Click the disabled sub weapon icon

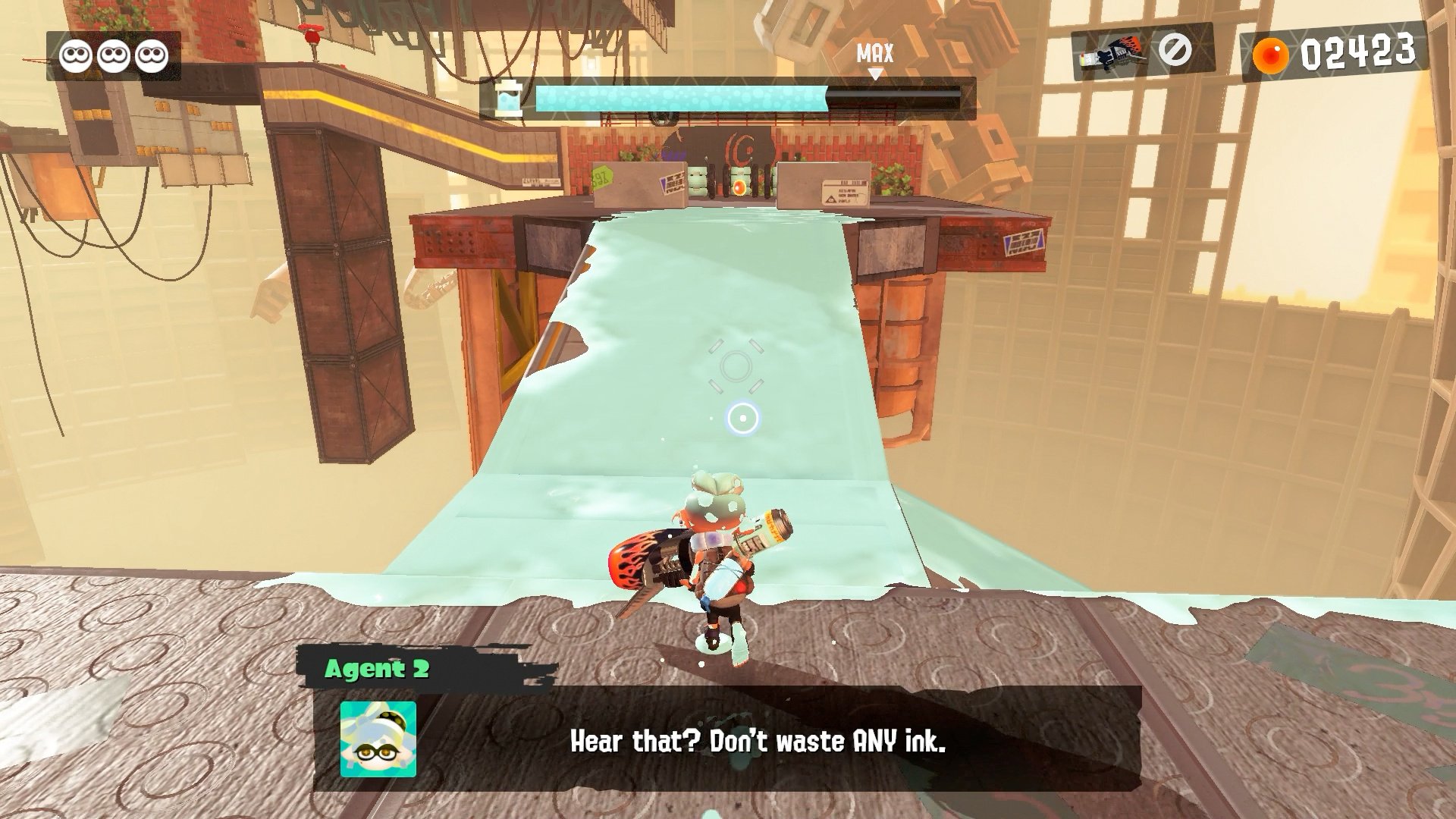click(1175, 50)
